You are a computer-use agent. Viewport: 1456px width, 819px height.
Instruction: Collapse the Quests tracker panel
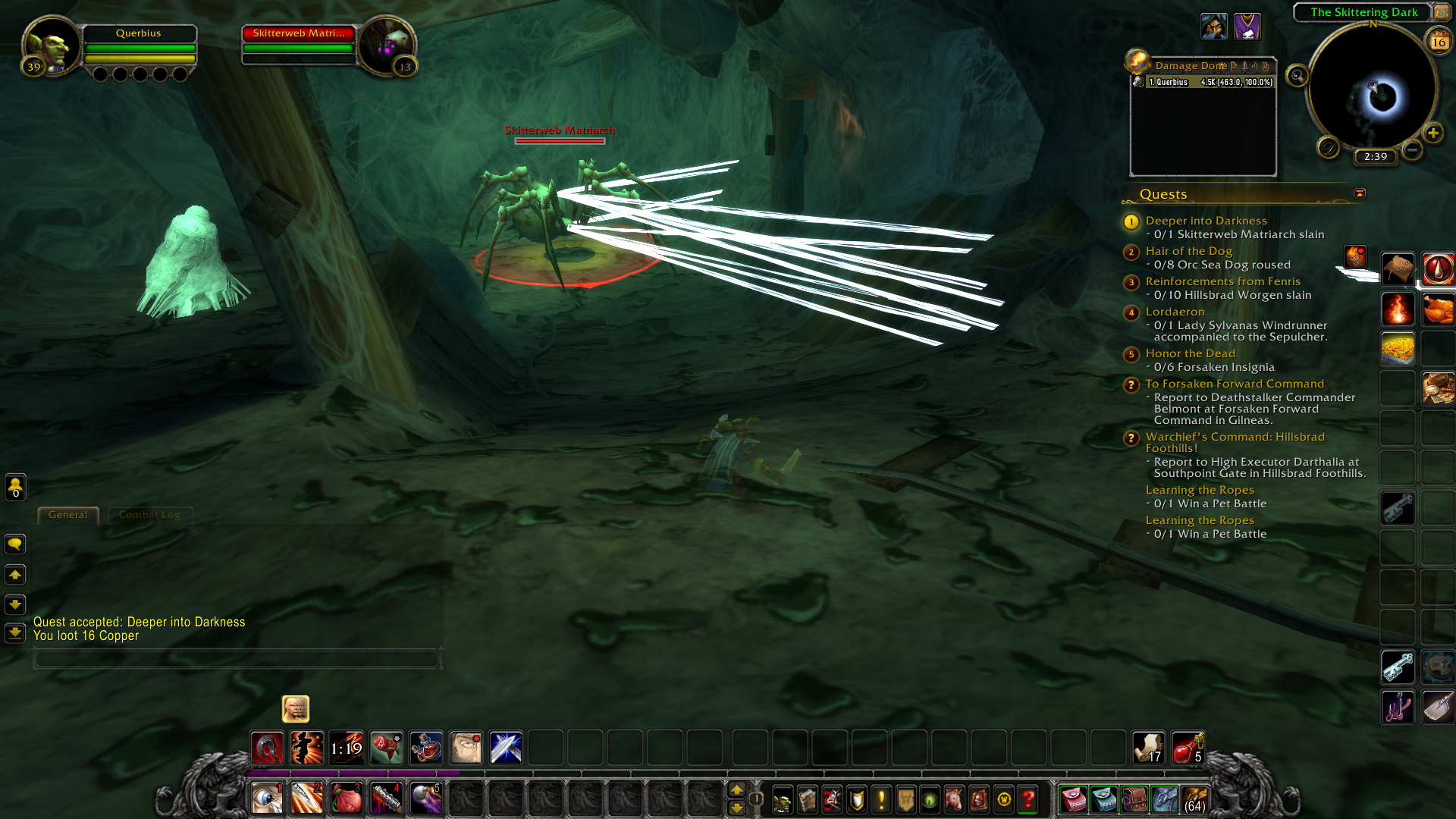[1360, 193]
